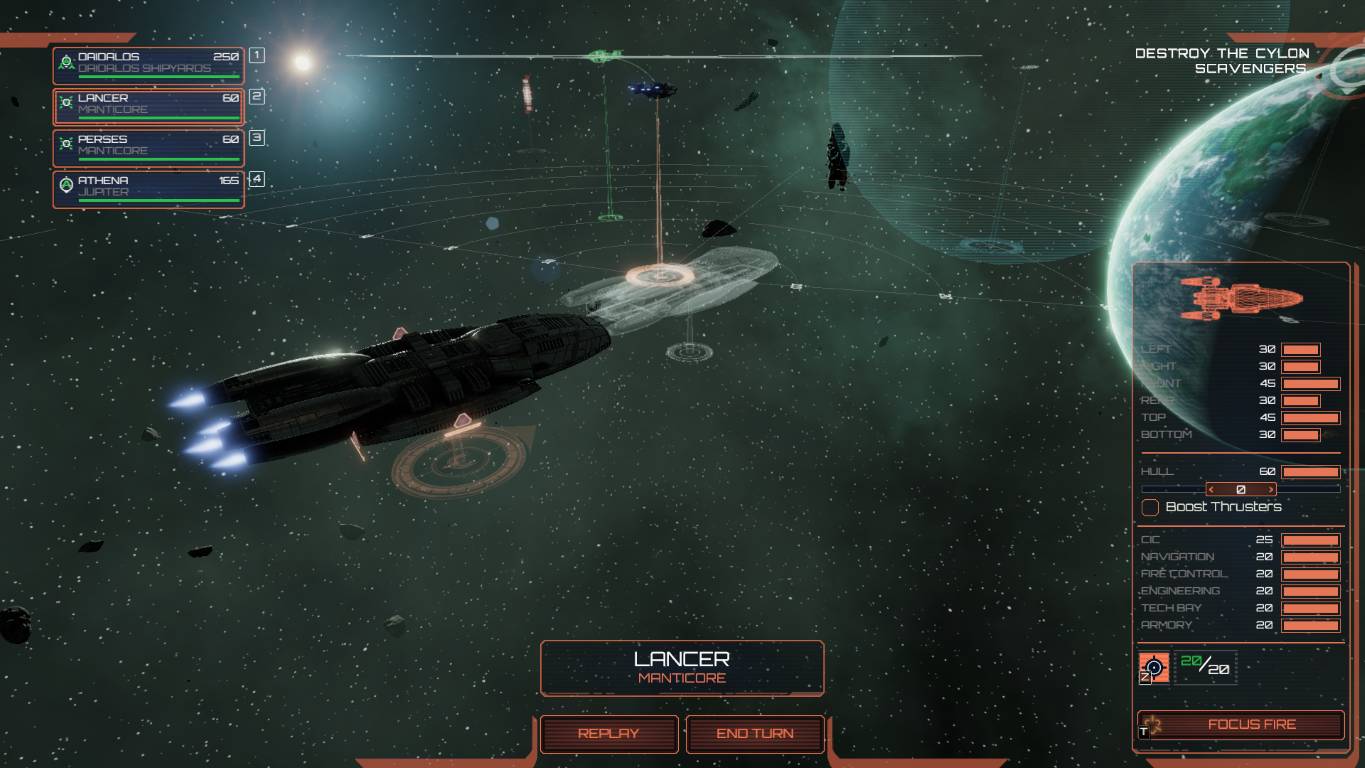Click the Replay button

click(609, 734)
